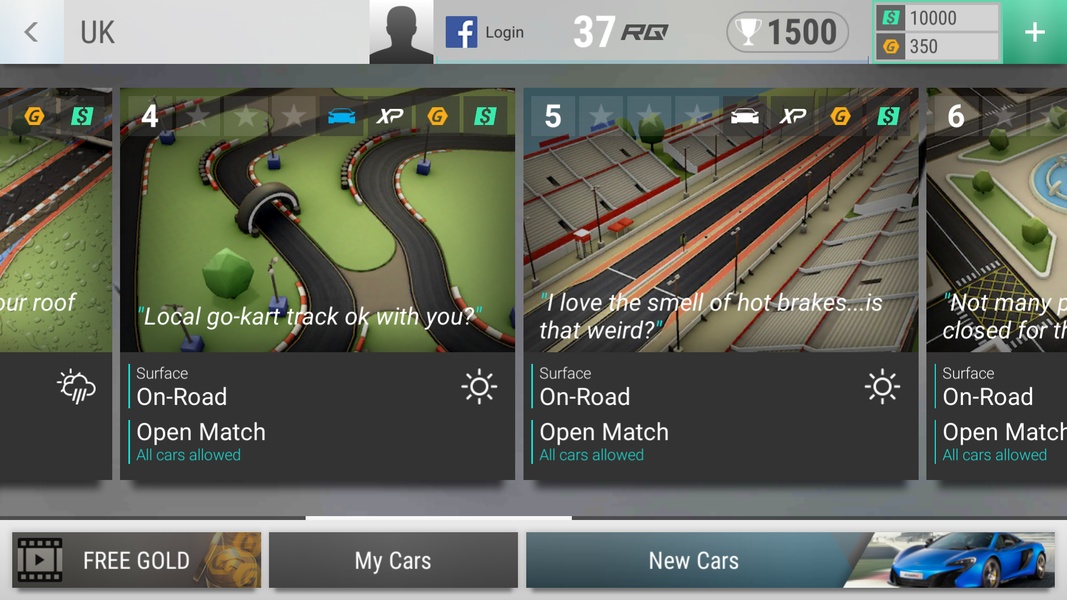Open the trophy count display
1067x600 pixels.
pyautogui.click(x=788, y=32)
